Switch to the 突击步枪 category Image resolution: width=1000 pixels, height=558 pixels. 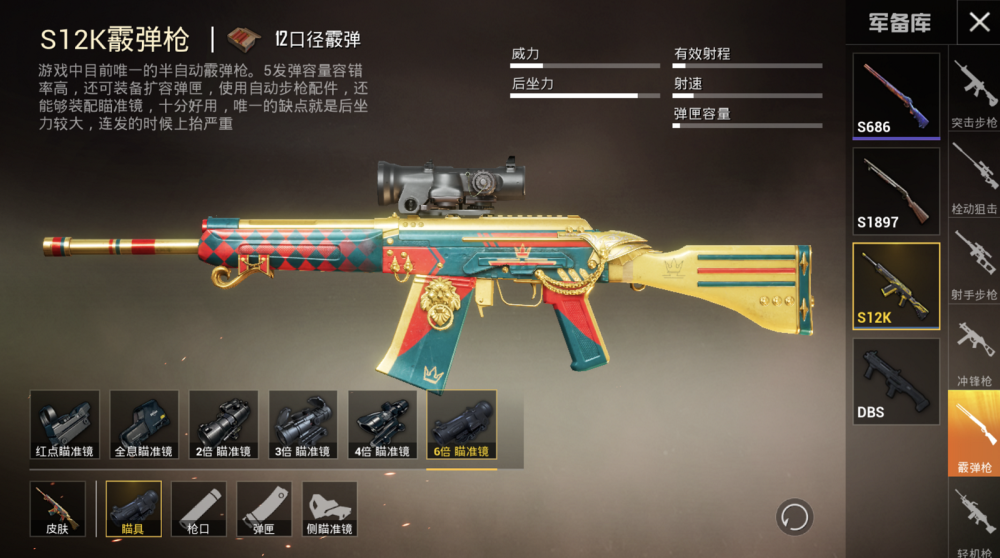coord(974,92)
